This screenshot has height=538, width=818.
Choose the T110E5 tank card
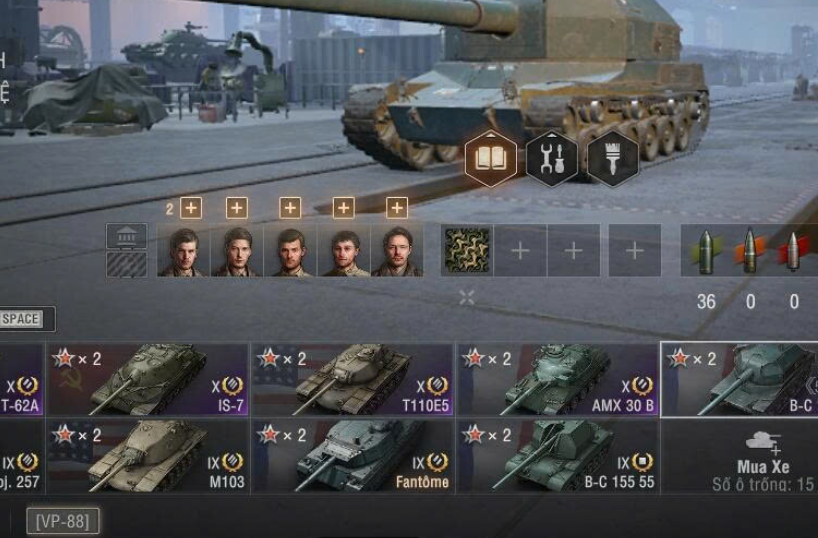(353, 379)
